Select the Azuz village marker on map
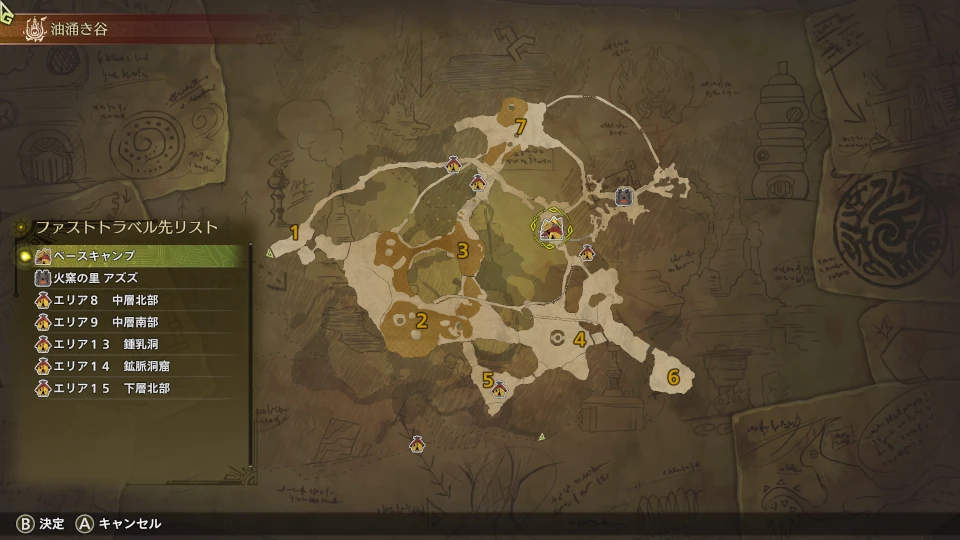This screenshot has height=540, width=960. coord(623,197)
